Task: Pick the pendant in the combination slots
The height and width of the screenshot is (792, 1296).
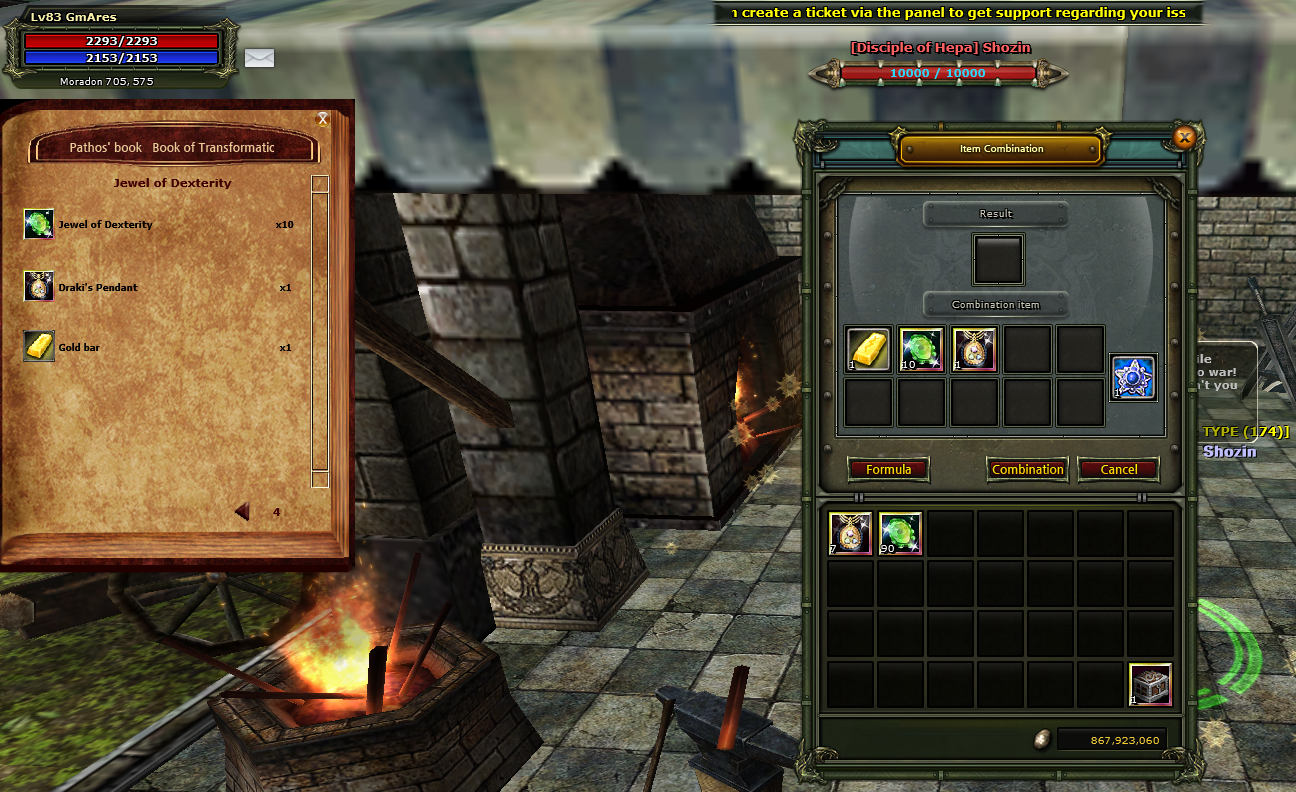Action: tap(975, 350)
